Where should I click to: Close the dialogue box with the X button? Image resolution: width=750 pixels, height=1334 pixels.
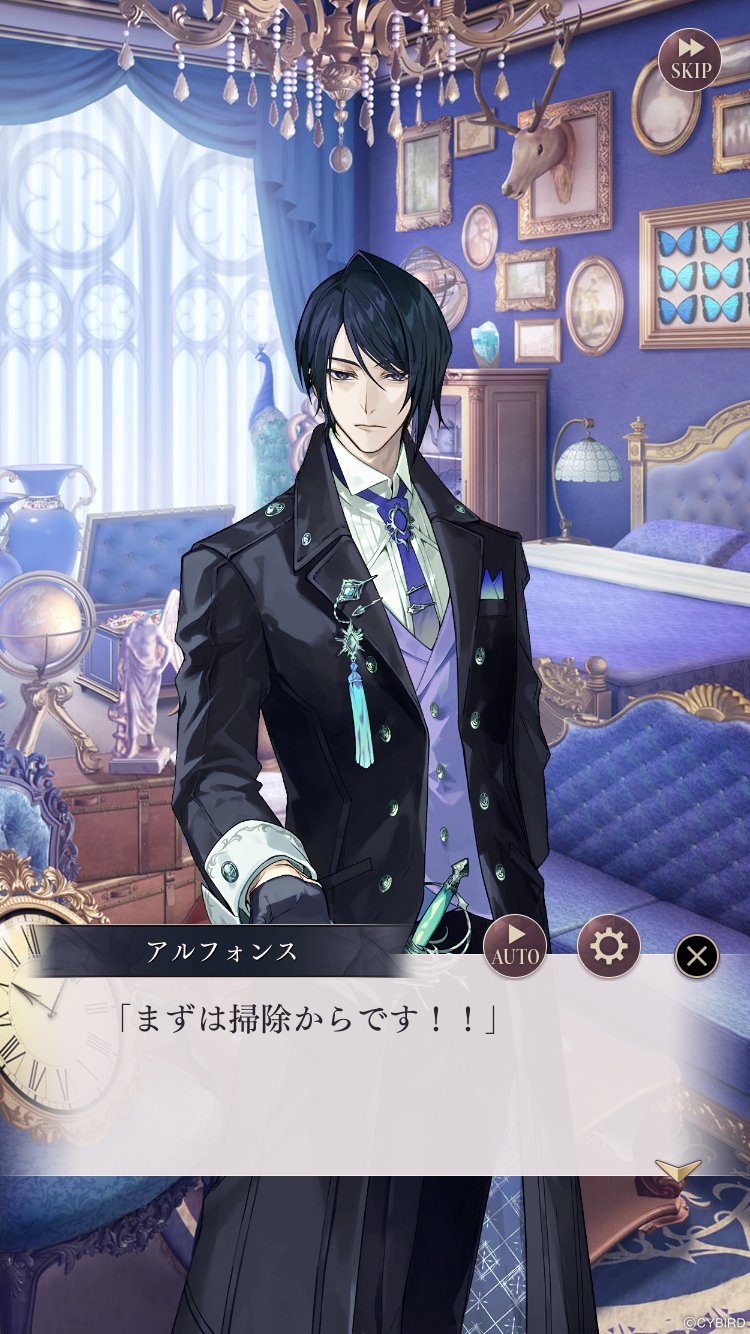click(697, 957)
